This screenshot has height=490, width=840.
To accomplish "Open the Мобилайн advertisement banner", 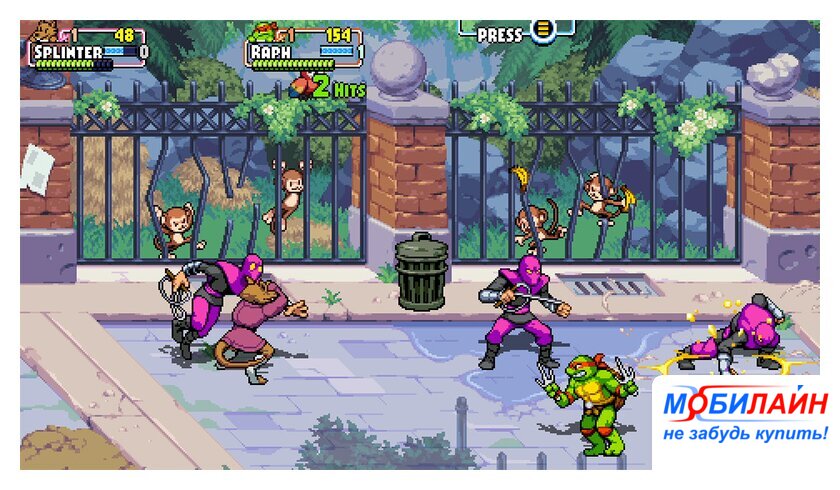I will [x=745, y=416].
